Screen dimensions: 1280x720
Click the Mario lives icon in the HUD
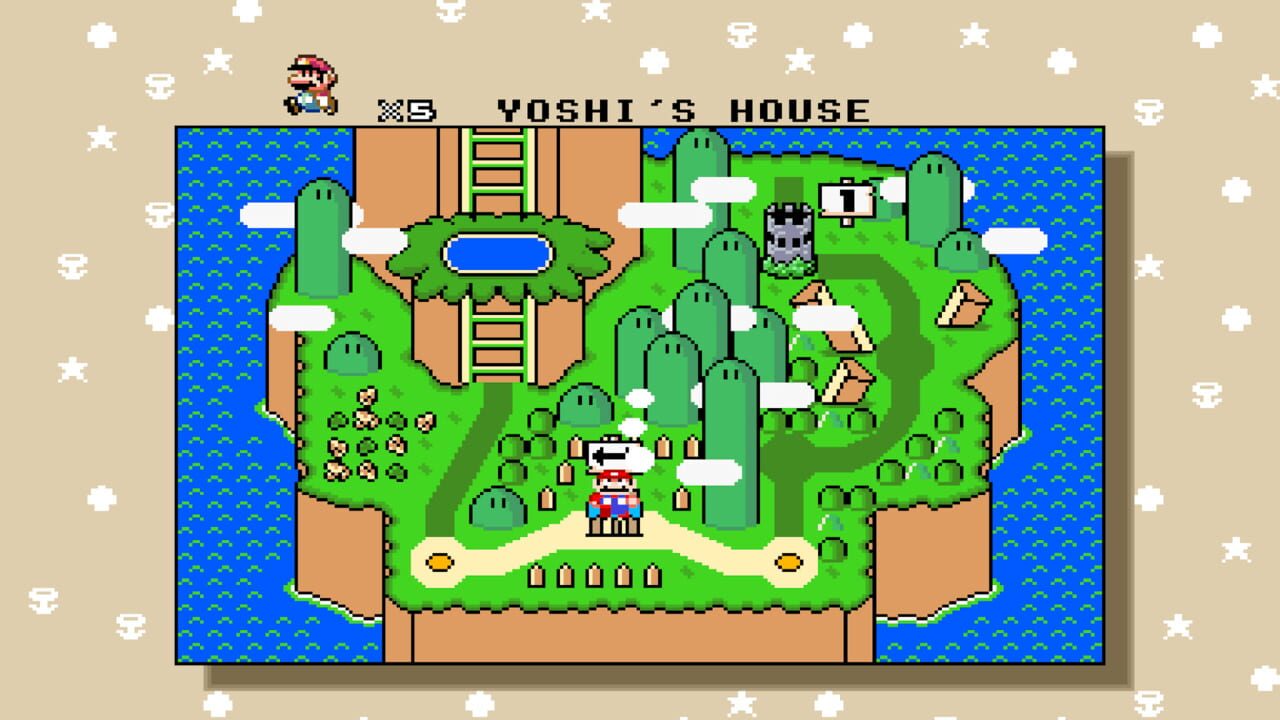(x=310, y=80)
